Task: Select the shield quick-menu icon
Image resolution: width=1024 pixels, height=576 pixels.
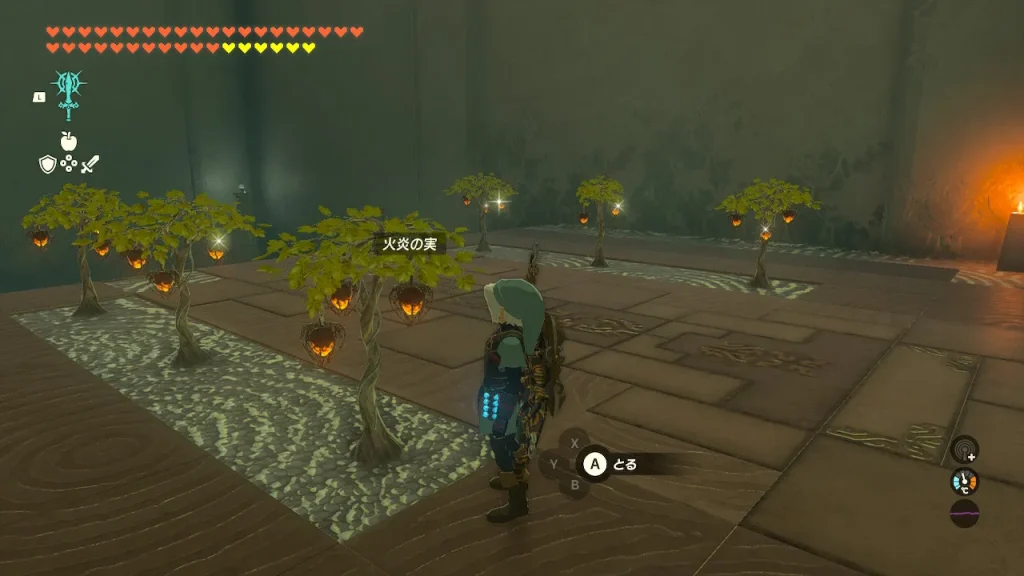Action: [47, 164]
